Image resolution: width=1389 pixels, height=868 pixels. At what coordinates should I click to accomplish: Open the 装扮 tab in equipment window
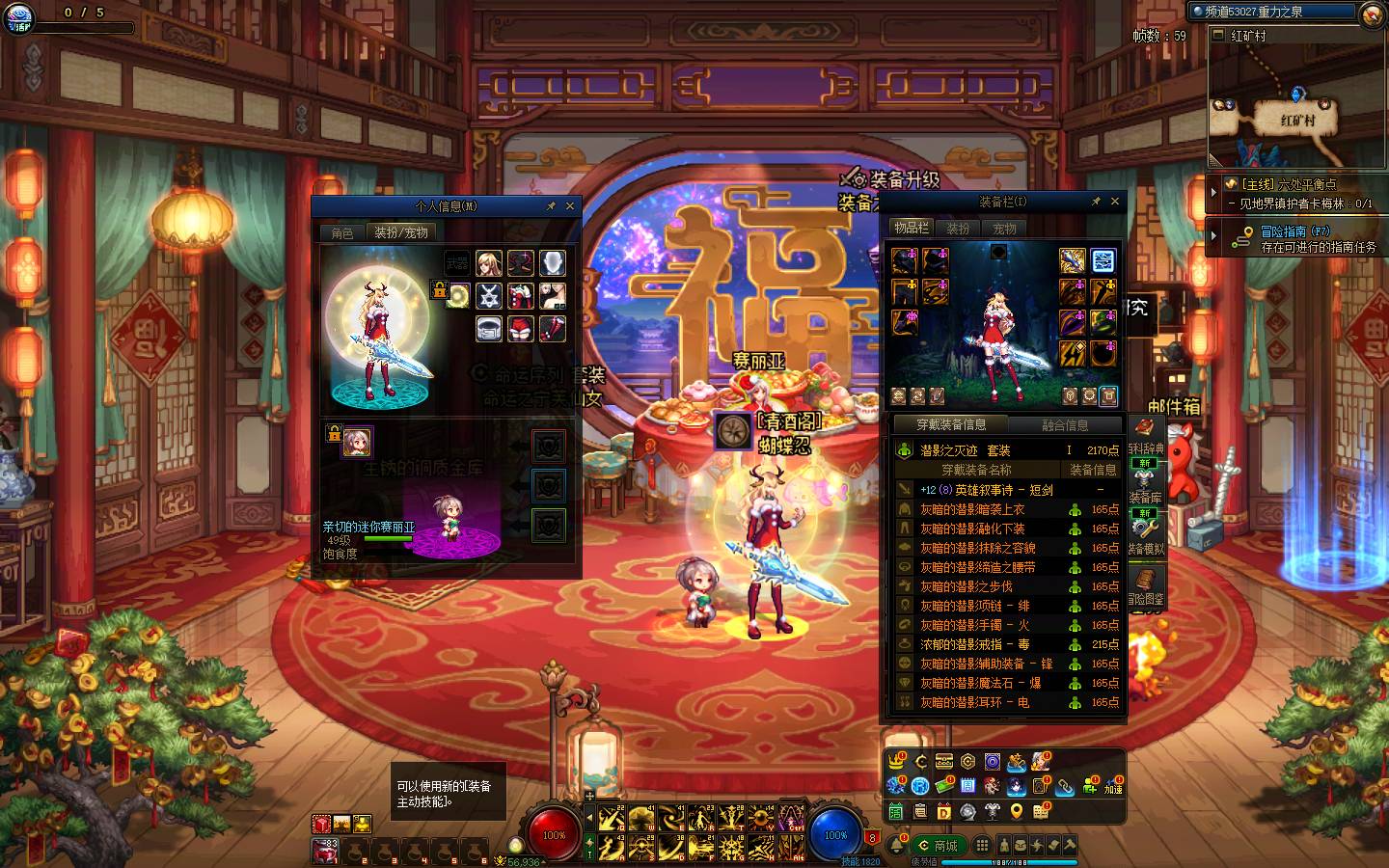(x=958, y=229)
